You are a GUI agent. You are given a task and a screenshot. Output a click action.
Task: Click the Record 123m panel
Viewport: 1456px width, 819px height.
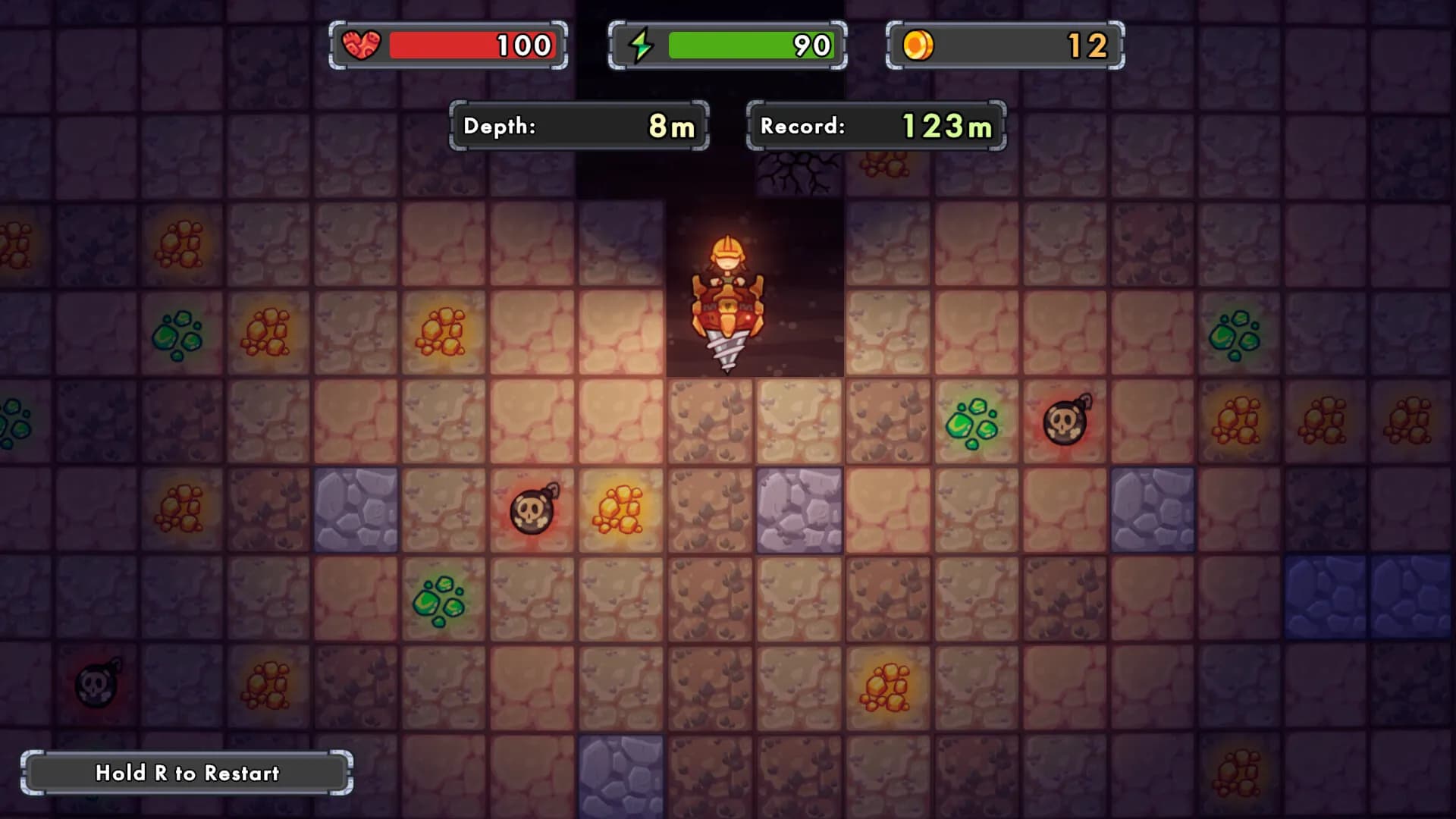[x=876, y=125]
